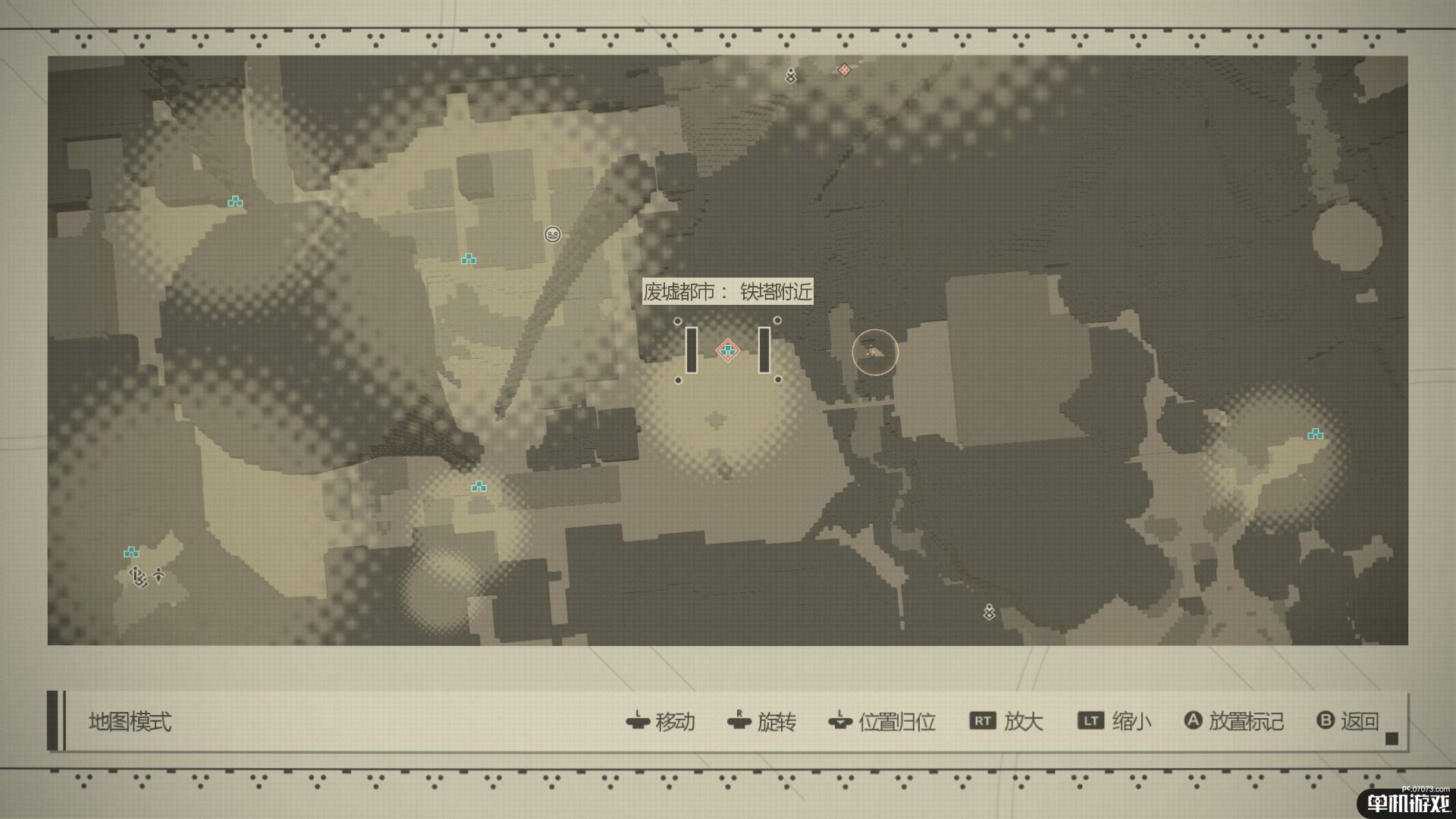
Task: Click the info tag marker beside the dagger icon
Action: (137, 577)
